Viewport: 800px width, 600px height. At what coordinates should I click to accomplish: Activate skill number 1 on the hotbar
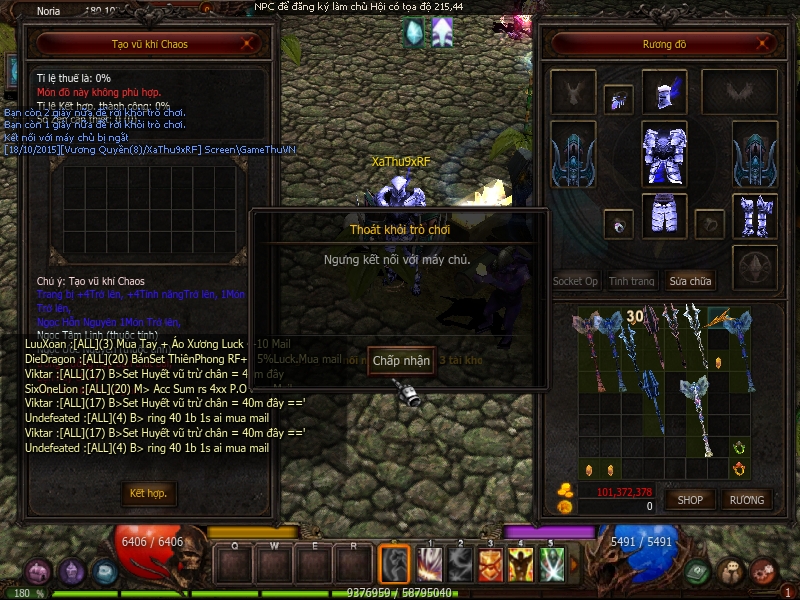pyautogui.click(x=429, y=565)
